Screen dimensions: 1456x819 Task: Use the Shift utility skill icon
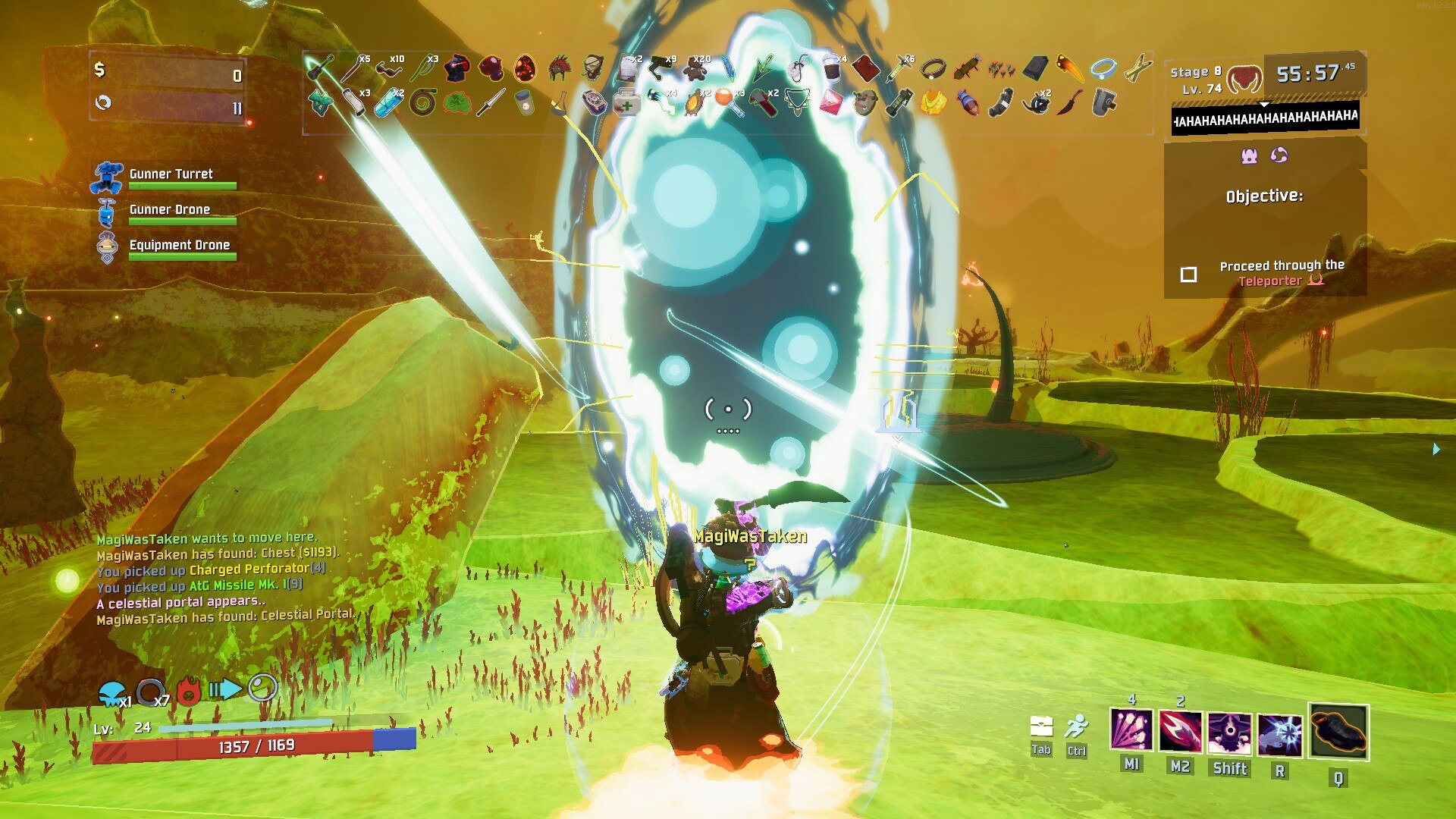[x=1229, y=733]
